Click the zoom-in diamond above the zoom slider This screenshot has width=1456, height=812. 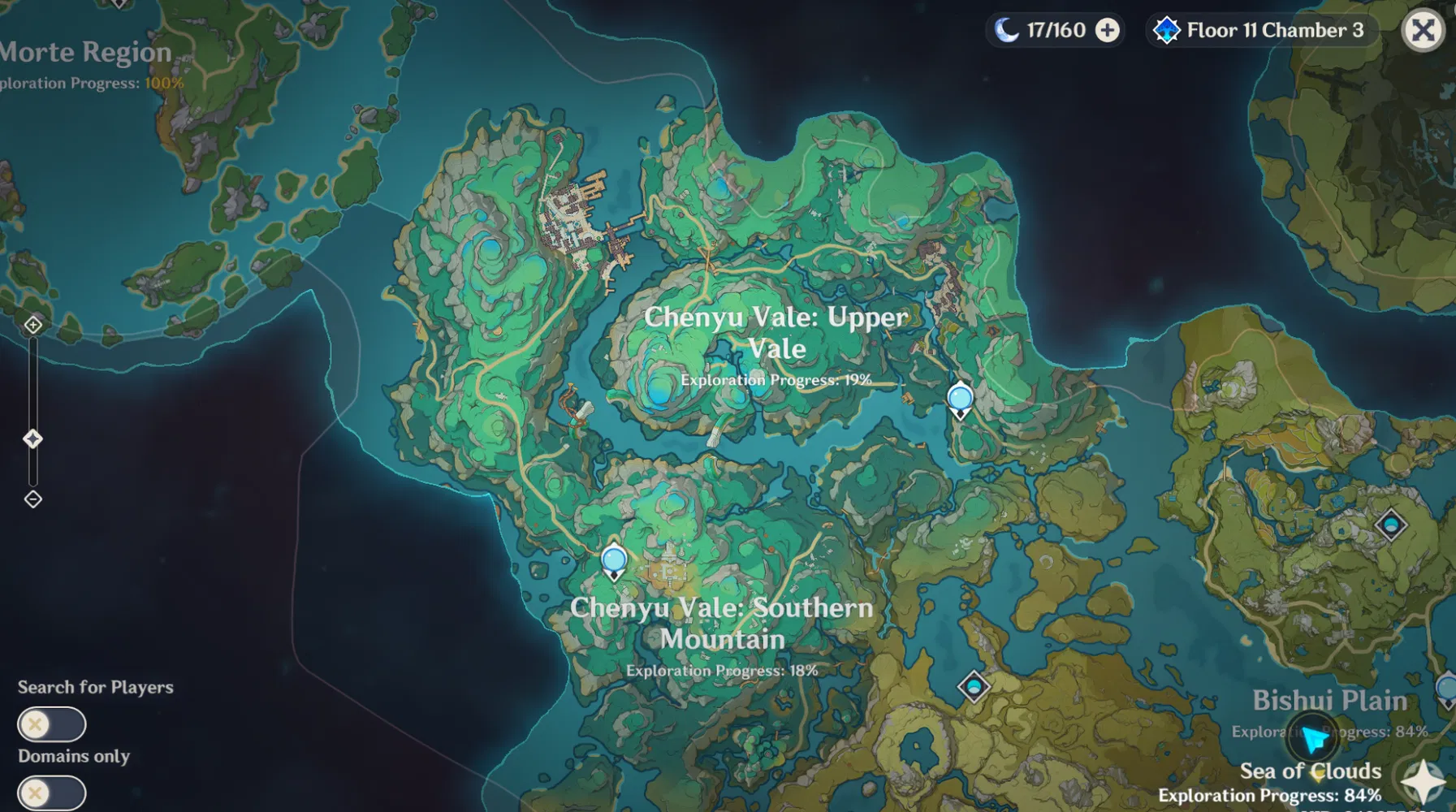tap(32, 326)
